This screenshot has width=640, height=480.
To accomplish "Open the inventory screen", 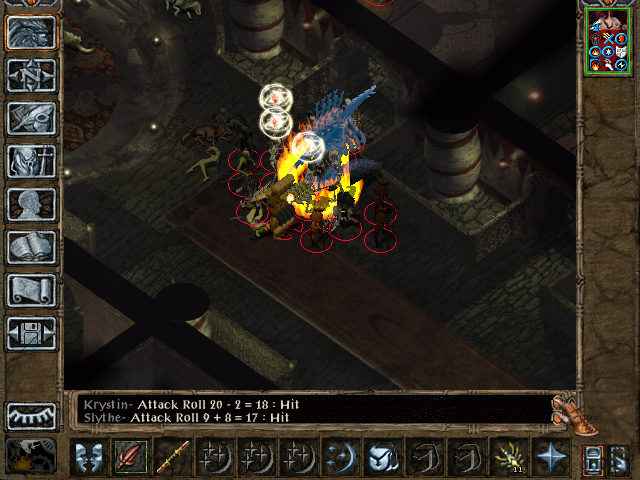I will [32, 161].
